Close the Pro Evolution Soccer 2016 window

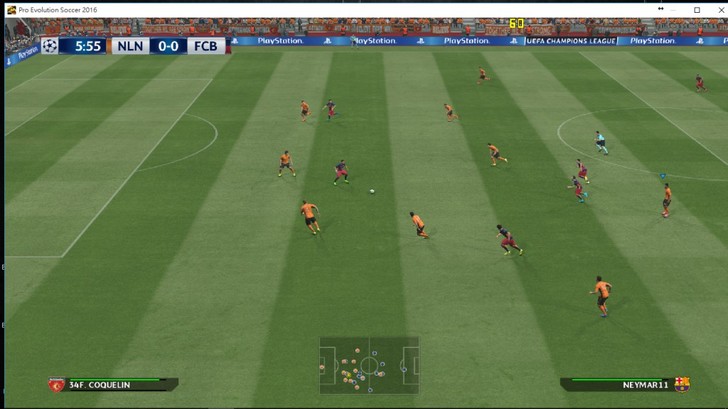pos(715,8)
